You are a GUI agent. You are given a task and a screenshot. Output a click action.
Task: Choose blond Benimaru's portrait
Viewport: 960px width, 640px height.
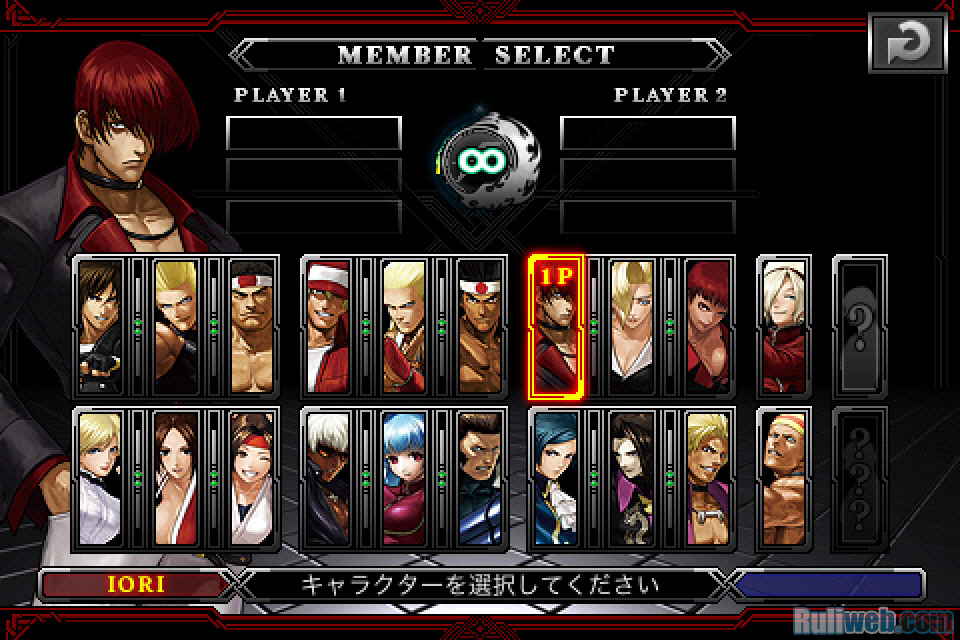[175, 325]
